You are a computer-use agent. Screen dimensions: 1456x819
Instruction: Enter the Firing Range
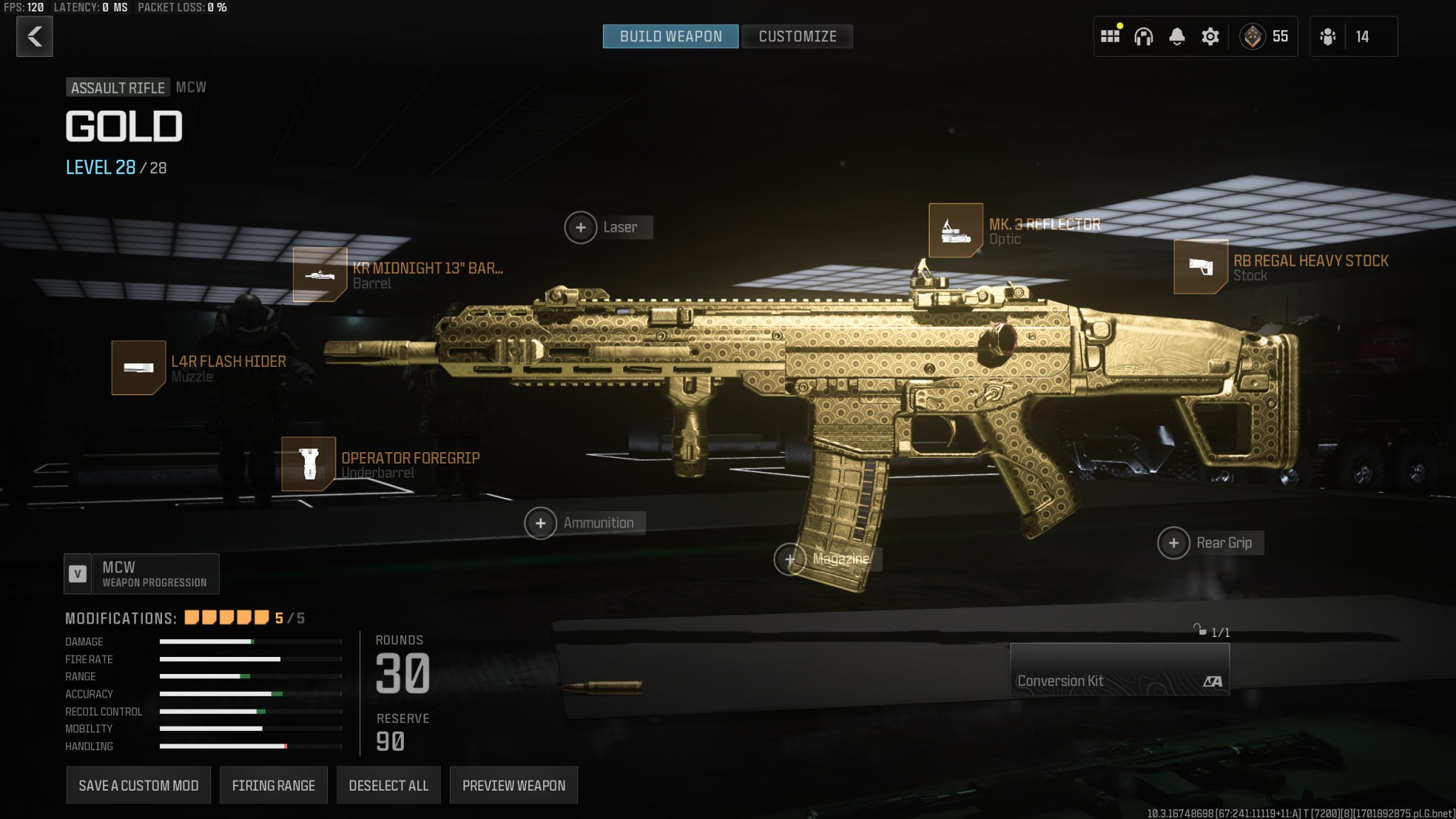(274, 785)
